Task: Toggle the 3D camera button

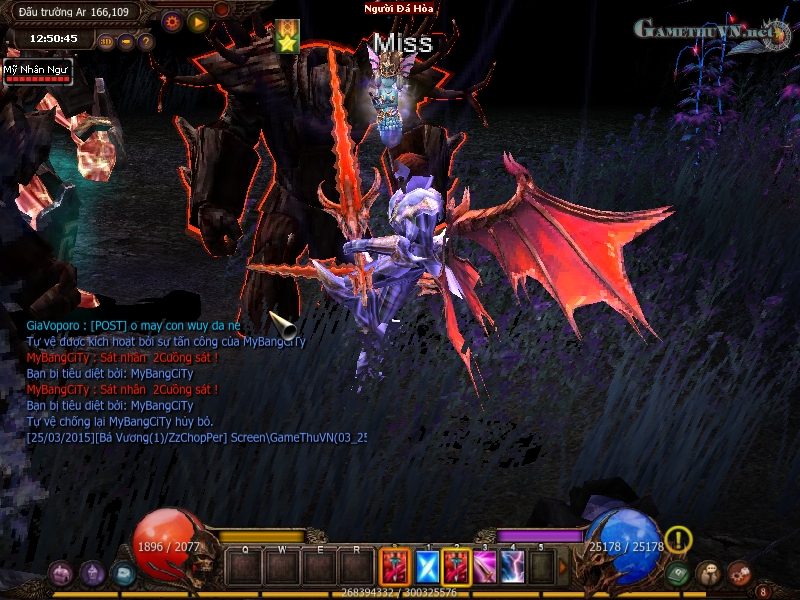Action: 107,42
